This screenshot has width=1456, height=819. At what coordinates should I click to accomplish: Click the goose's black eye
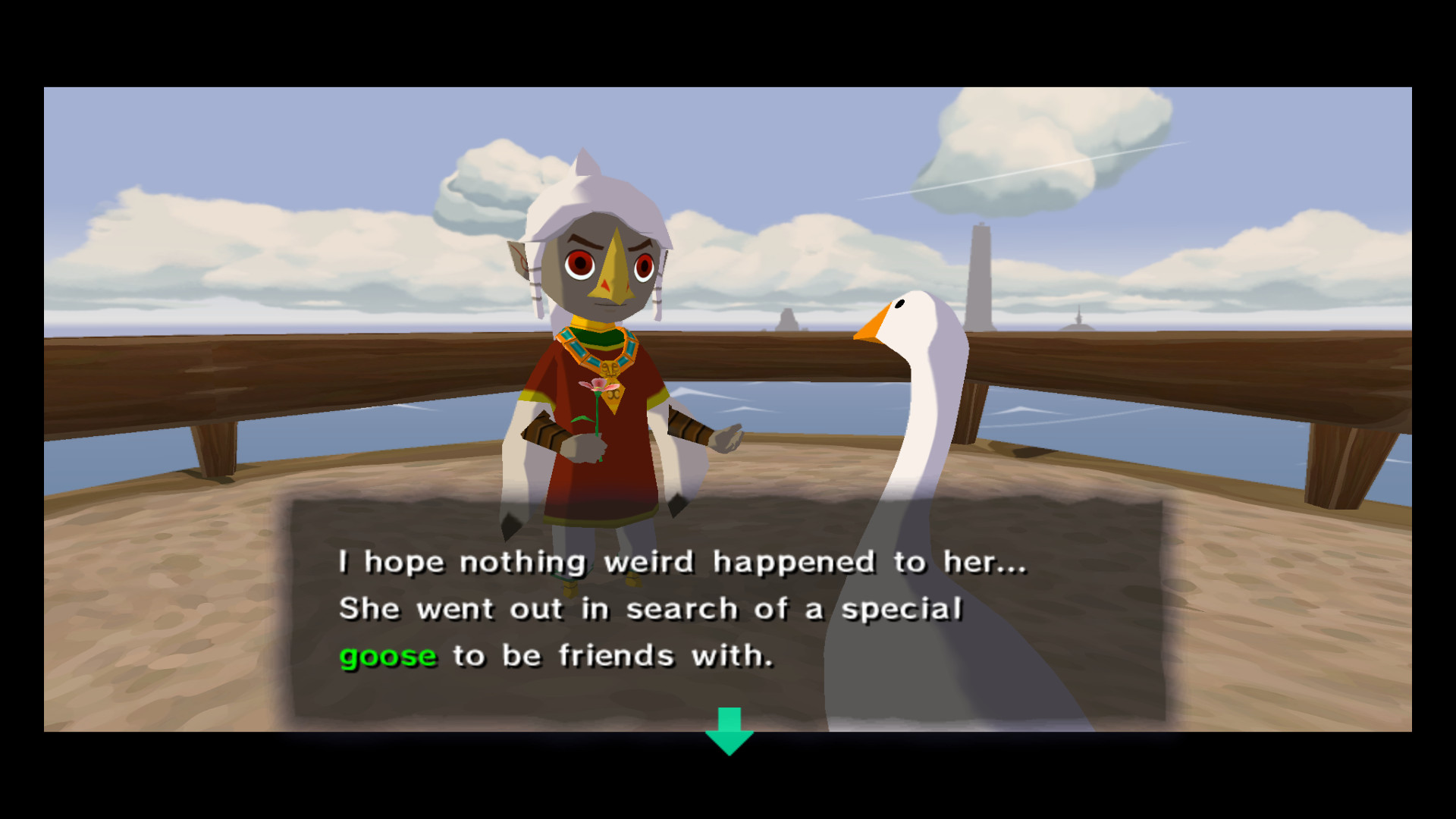[899, 303]
